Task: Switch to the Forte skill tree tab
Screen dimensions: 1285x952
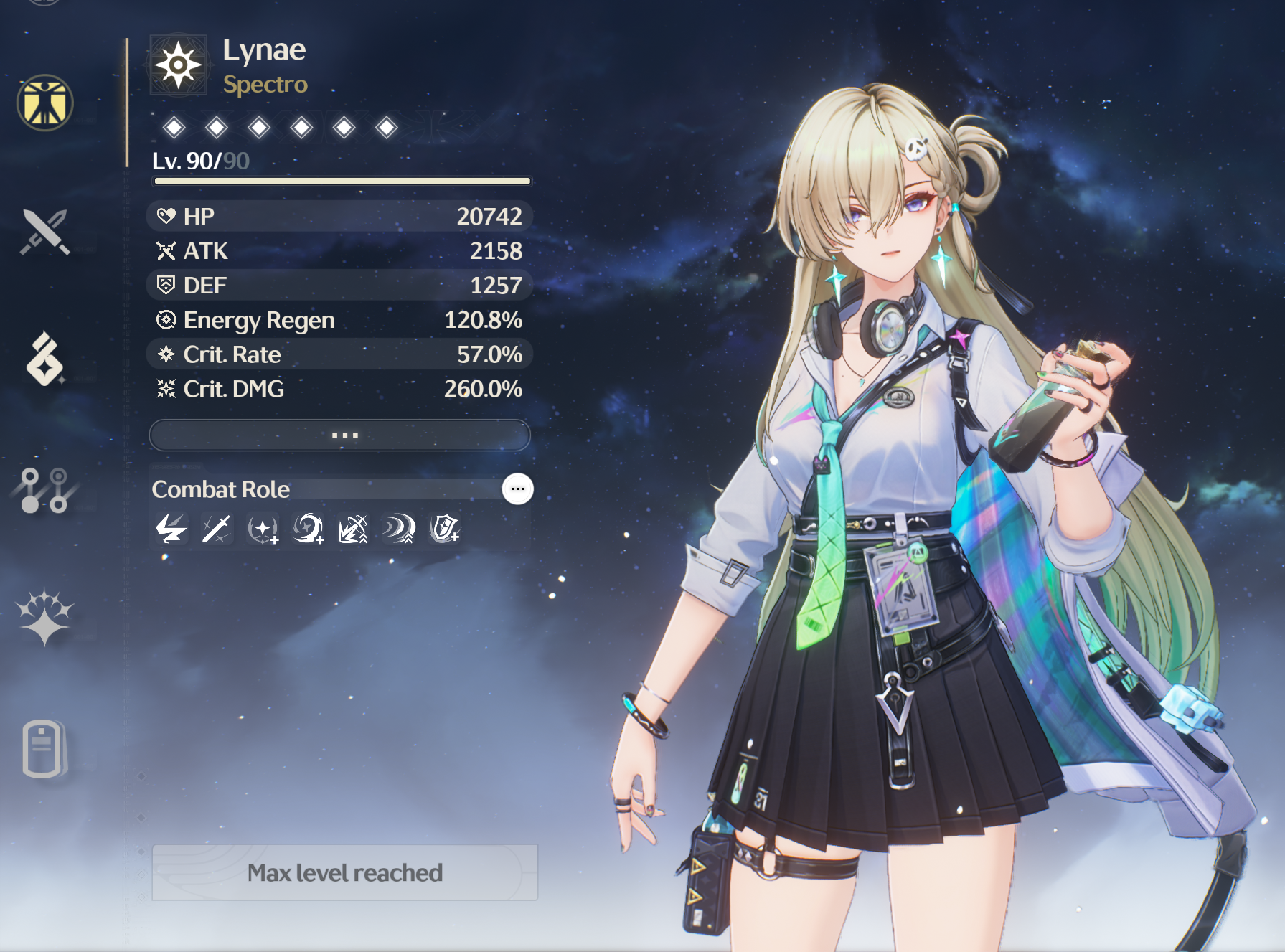Action: (44, 490)
